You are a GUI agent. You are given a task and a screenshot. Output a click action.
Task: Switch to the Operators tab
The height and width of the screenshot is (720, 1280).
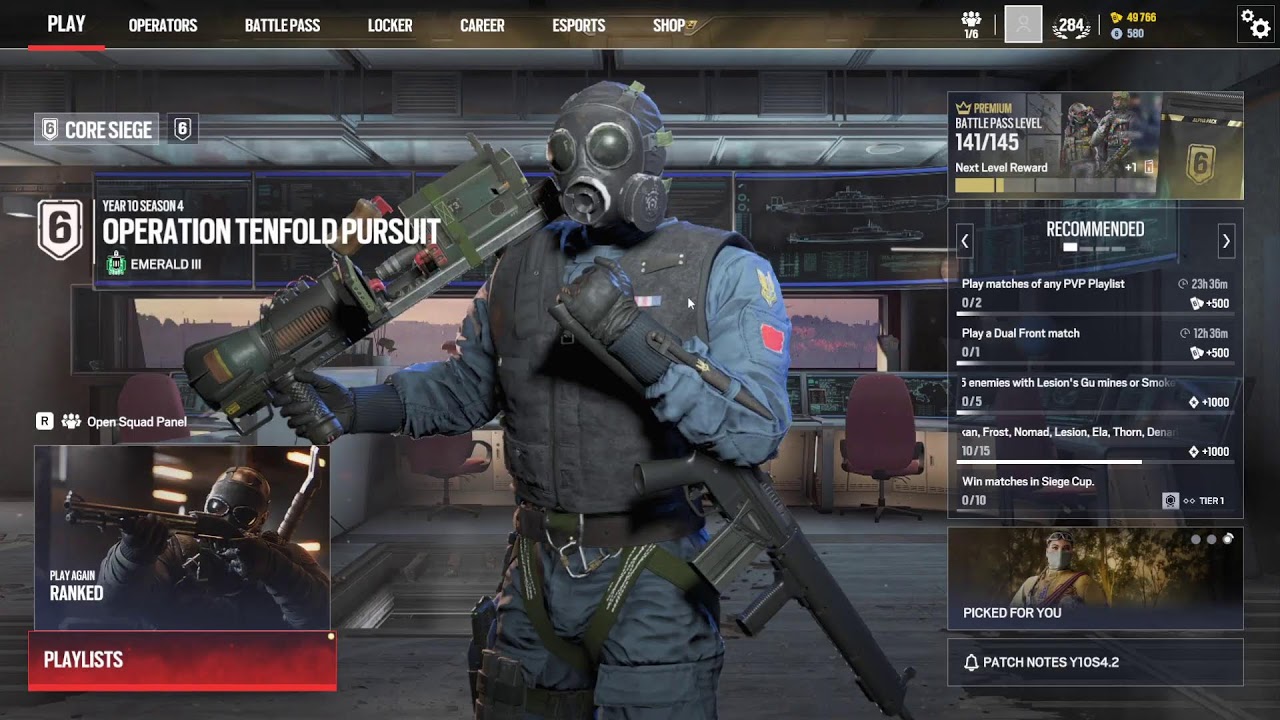(x=163, y=26)
